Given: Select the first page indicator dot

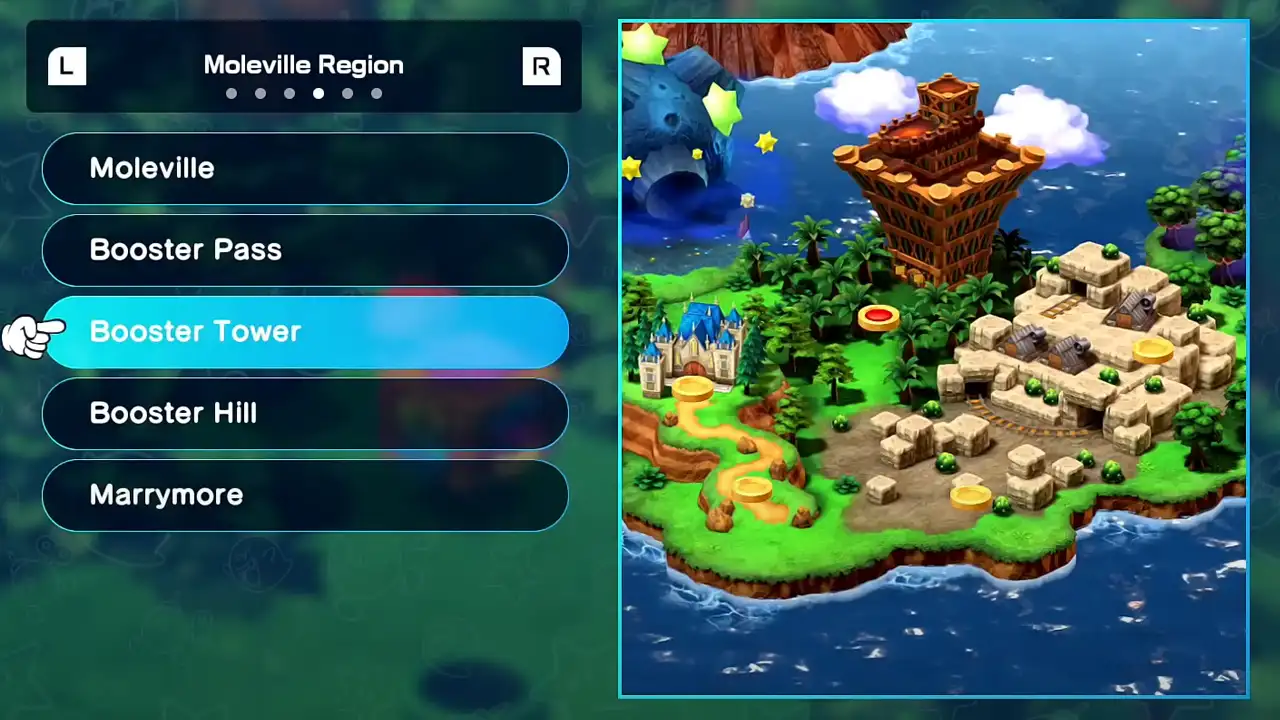Looking at the screenshot, I should (231, 93).
